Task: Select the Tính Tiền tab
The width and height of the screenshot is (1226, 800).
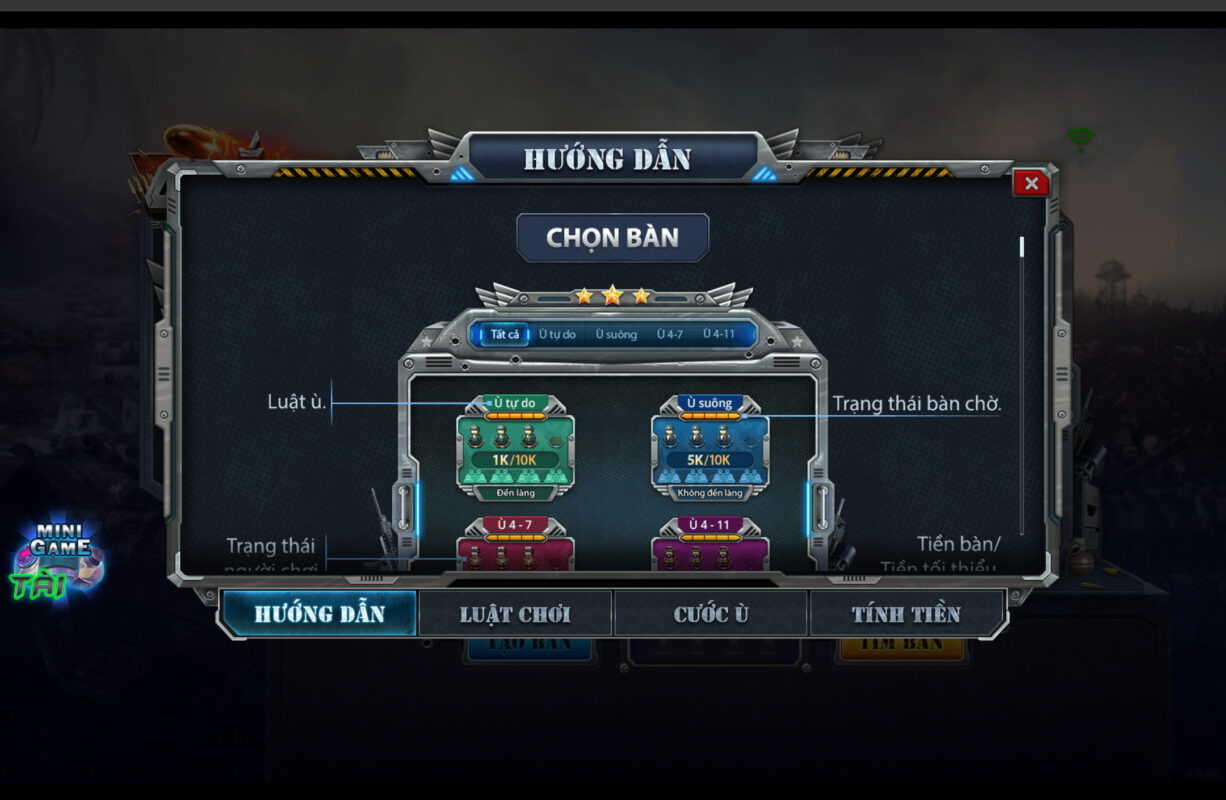Action: pos(906,613)
